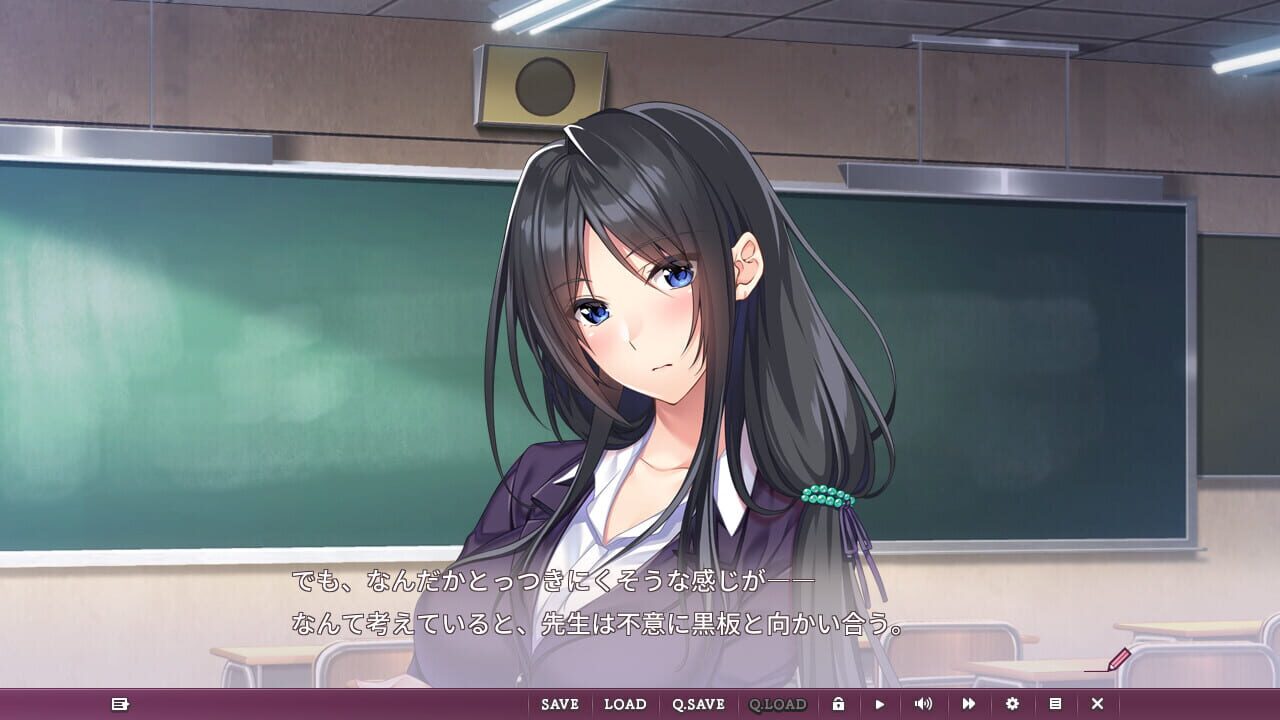Open the in-game menu list icon
The image size is (1280, 720).
[1056, 704]
